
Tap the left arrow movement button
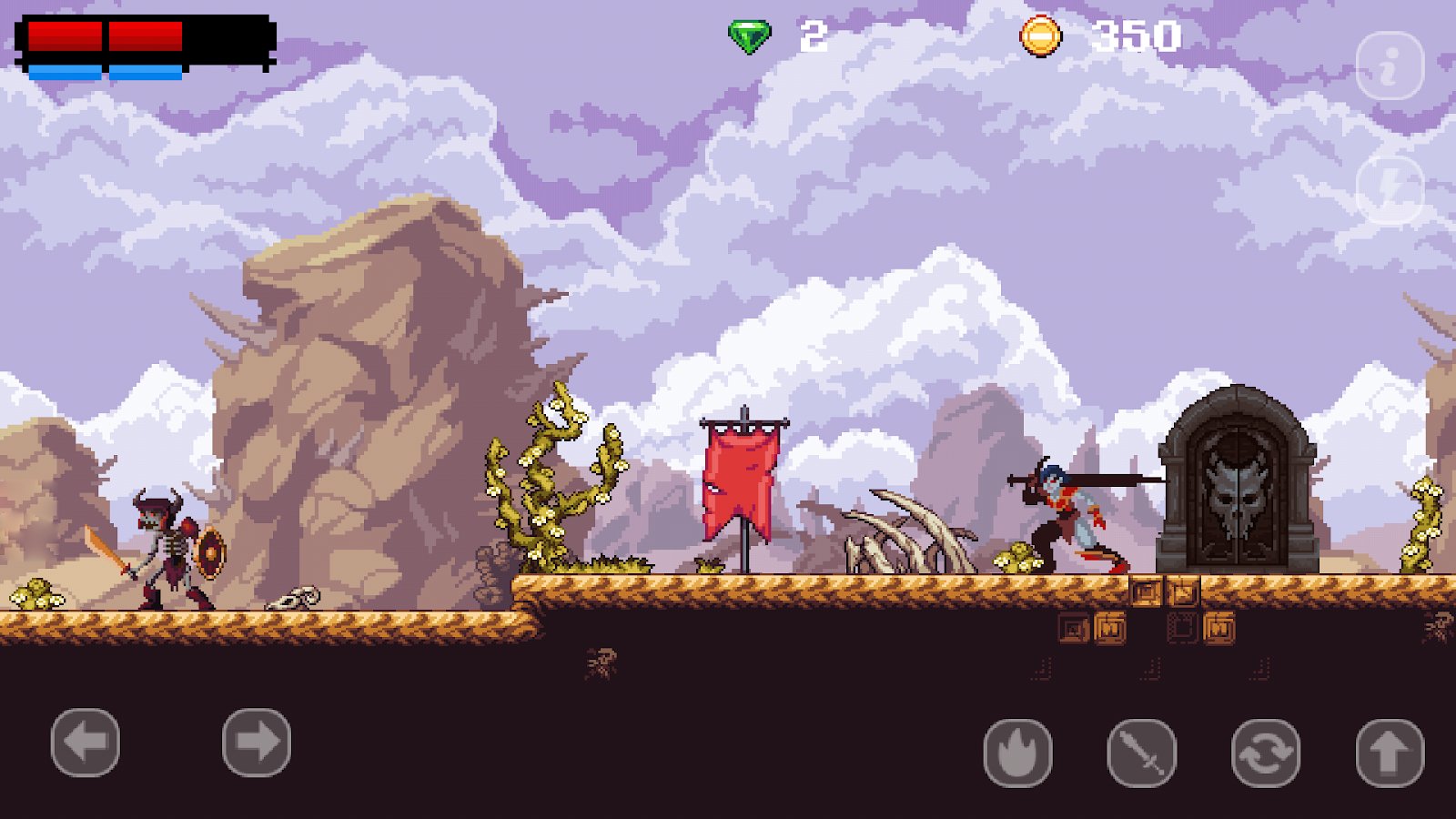[x=86, y=743]
